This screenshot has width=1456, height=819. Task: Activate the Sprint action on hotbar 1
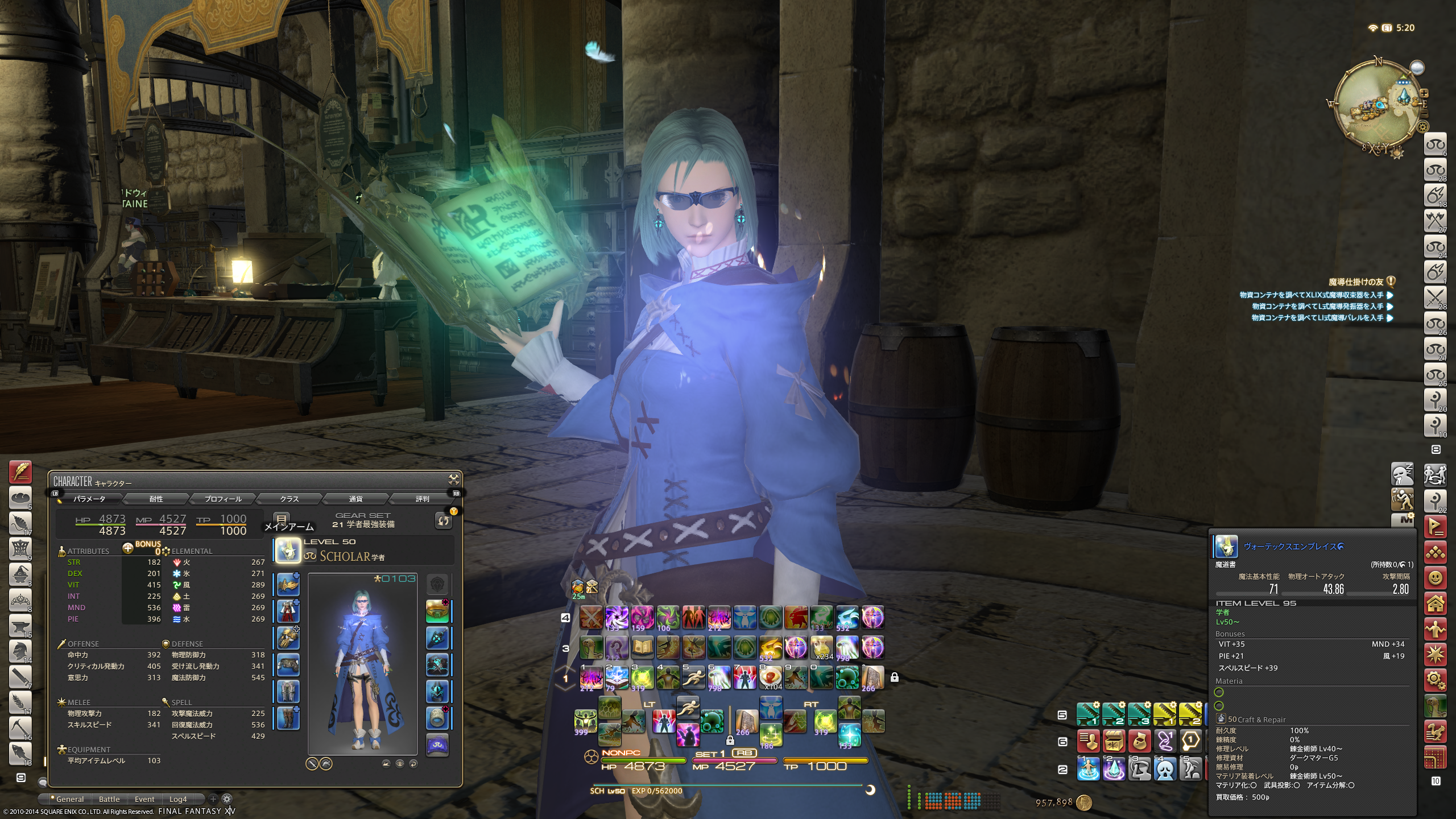[x=693, y=677]
